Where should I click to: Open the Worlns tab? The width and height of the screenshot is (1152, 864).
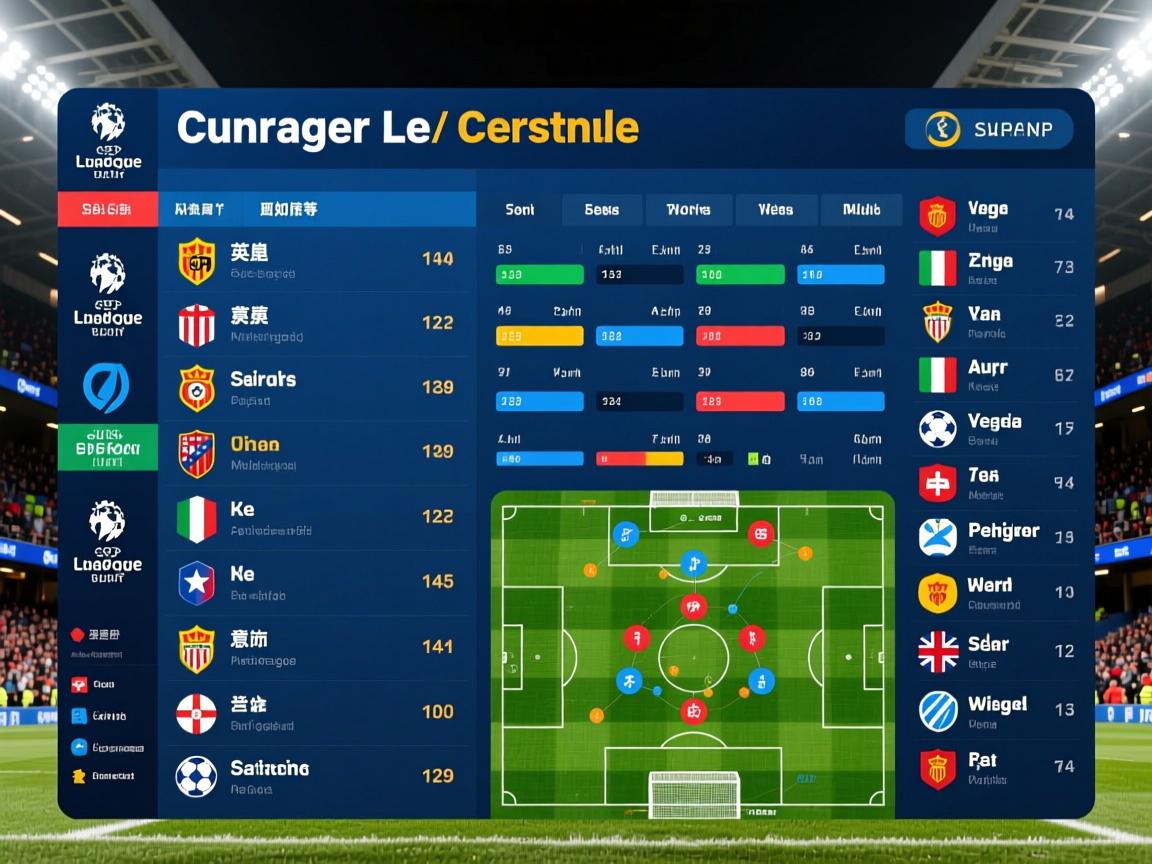pyautogui.click(x=688, y=210)
